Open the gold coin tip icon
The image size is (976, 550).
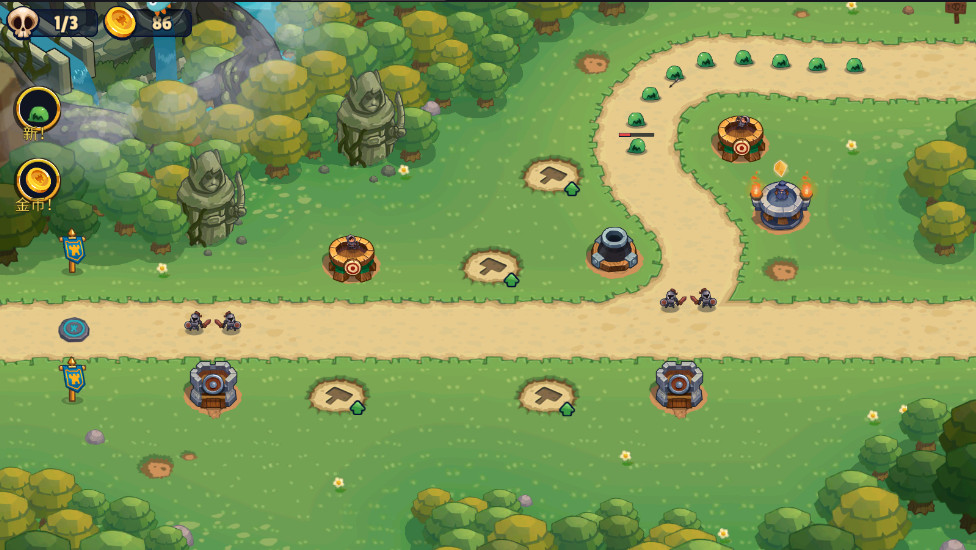click(x=39, y=181)
